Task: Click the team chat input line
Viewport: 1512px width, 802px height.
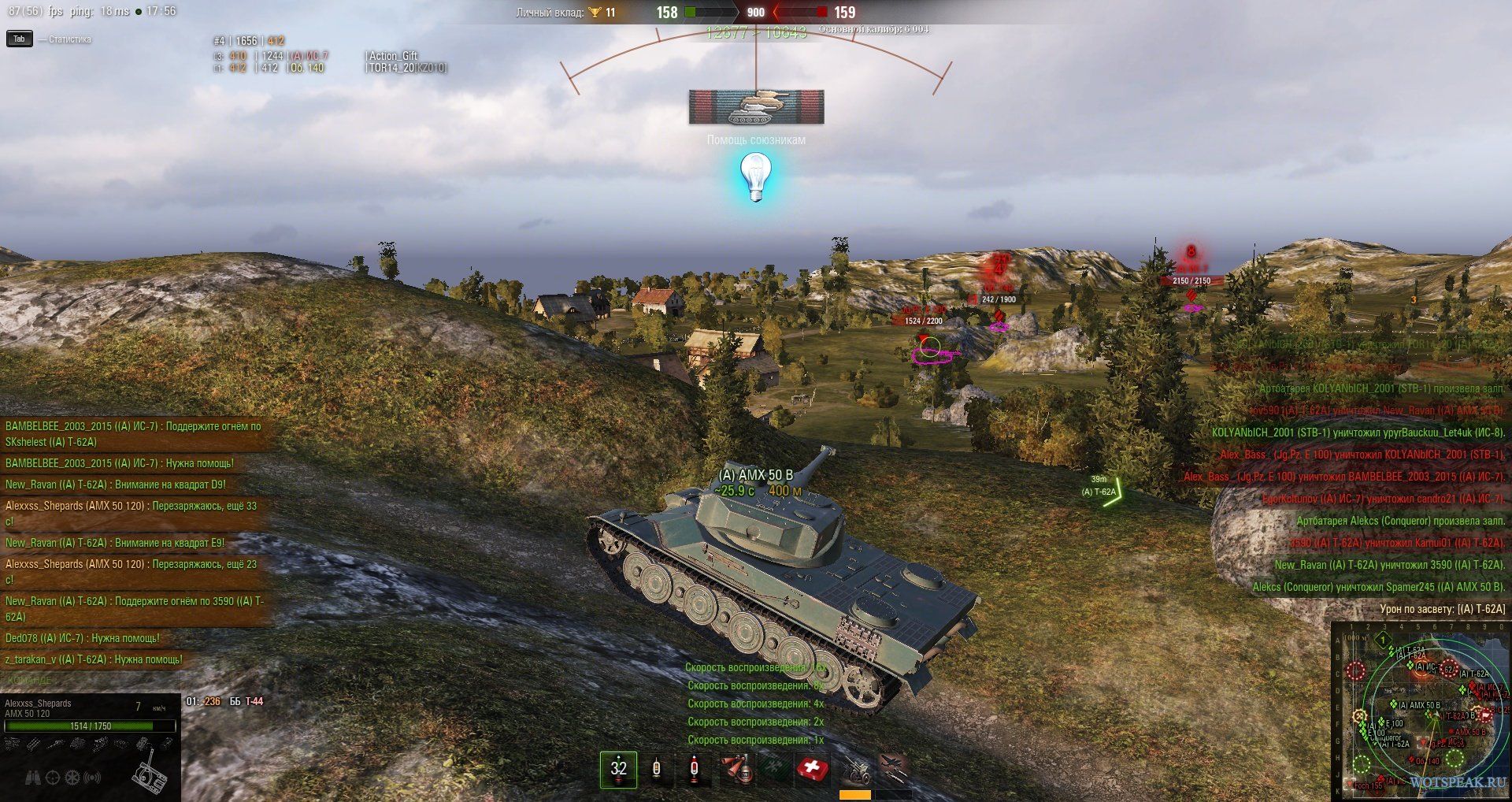Action: (134, 680)
